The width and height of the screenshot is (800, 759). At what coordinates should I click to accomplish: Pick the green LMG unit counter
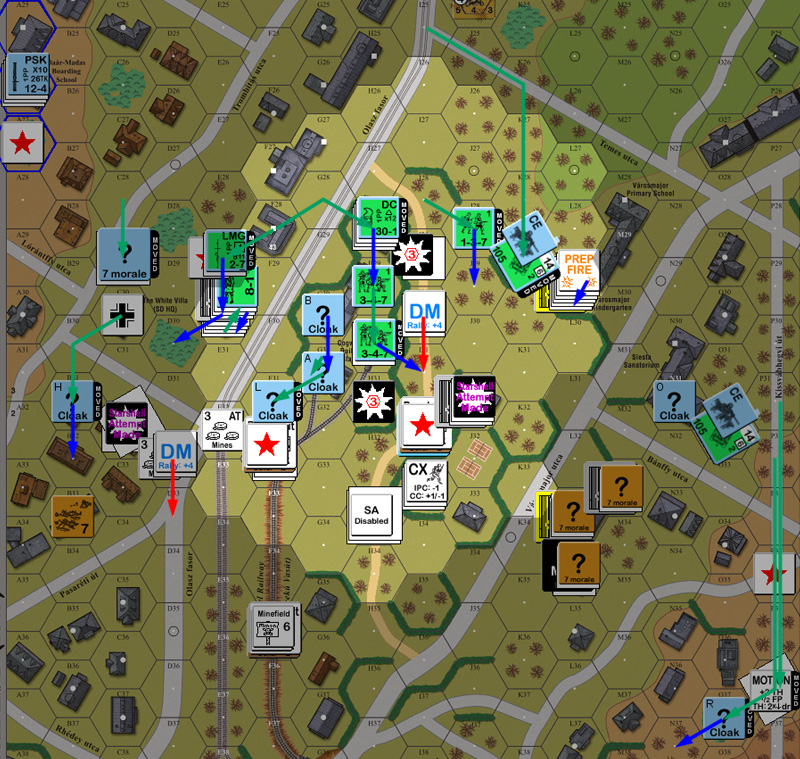pyautogui.click(x=225, y=252)
